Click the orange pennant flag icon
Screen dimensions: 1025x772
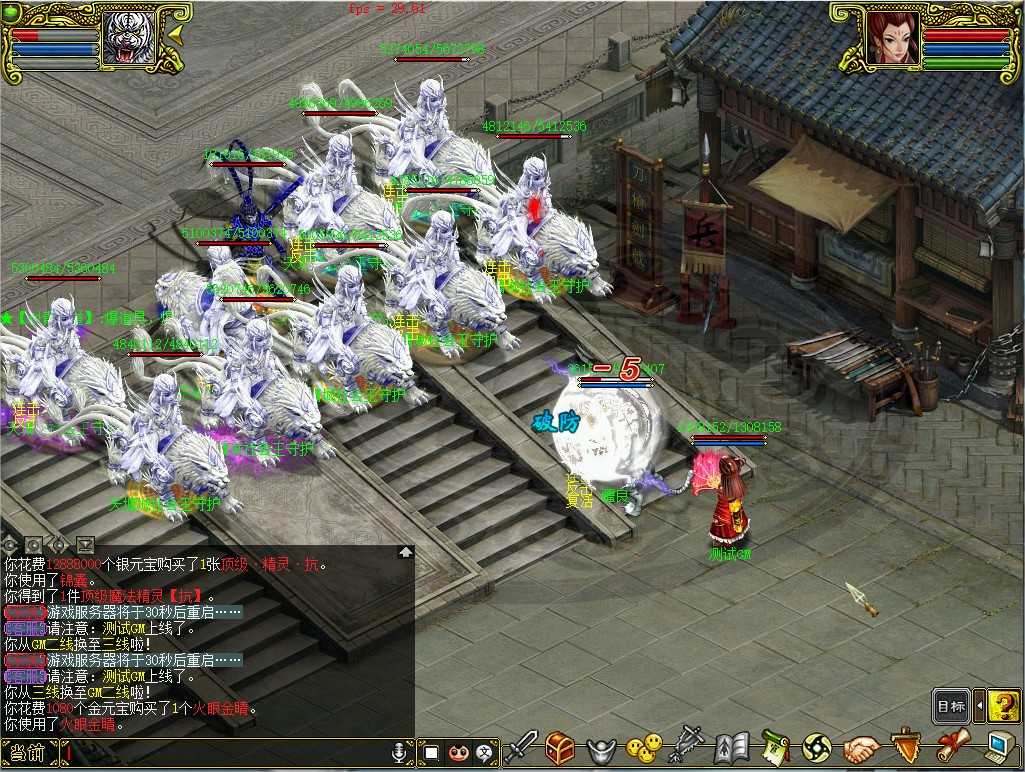coord(904,747)
